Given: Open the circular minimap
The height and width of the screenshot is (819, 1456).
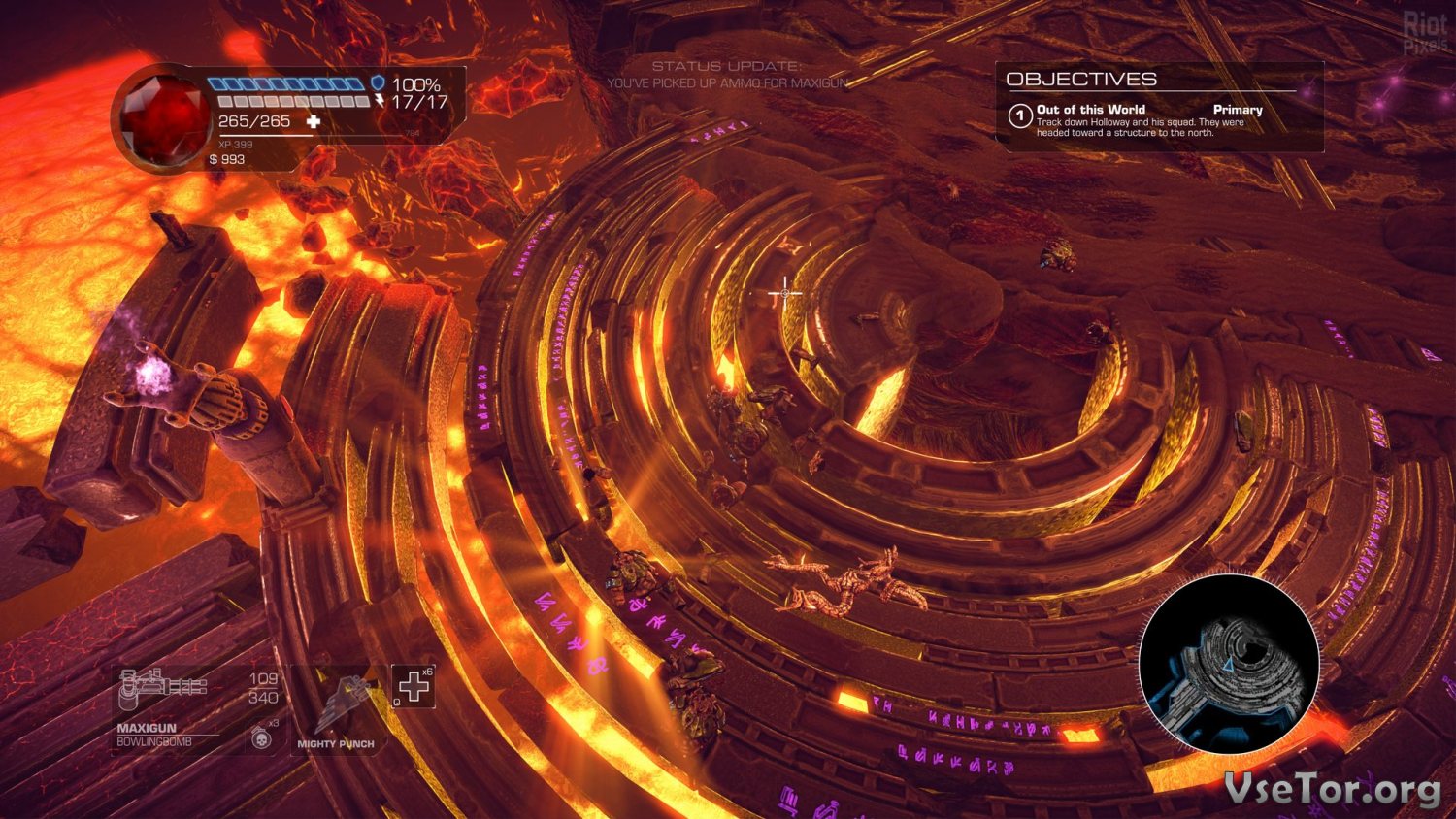Looking at the screenshot, I should click(x=1229, y=664).
